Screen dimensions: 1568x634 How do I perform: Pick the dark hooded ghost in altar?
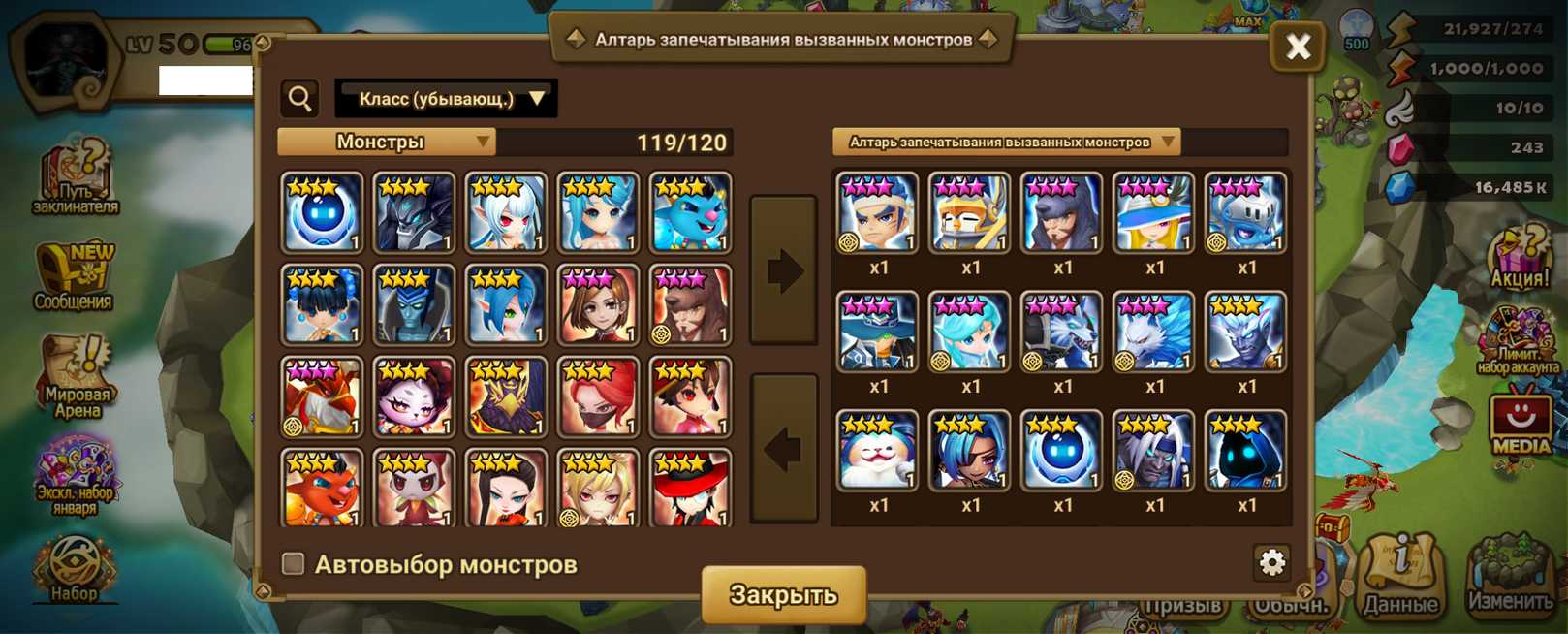point(1245,450)
